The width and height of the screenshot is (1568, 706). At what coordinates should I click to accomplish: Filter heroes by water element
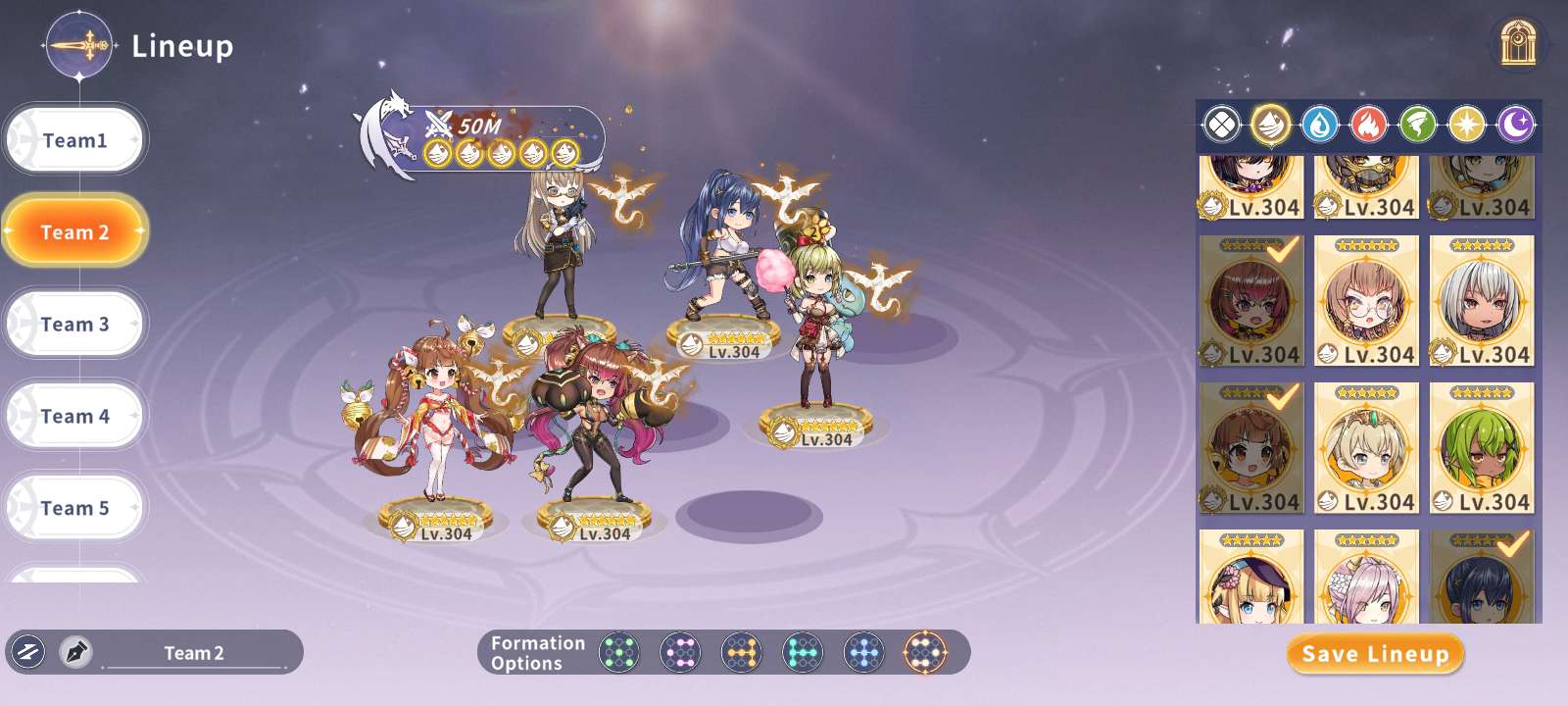1319,125
